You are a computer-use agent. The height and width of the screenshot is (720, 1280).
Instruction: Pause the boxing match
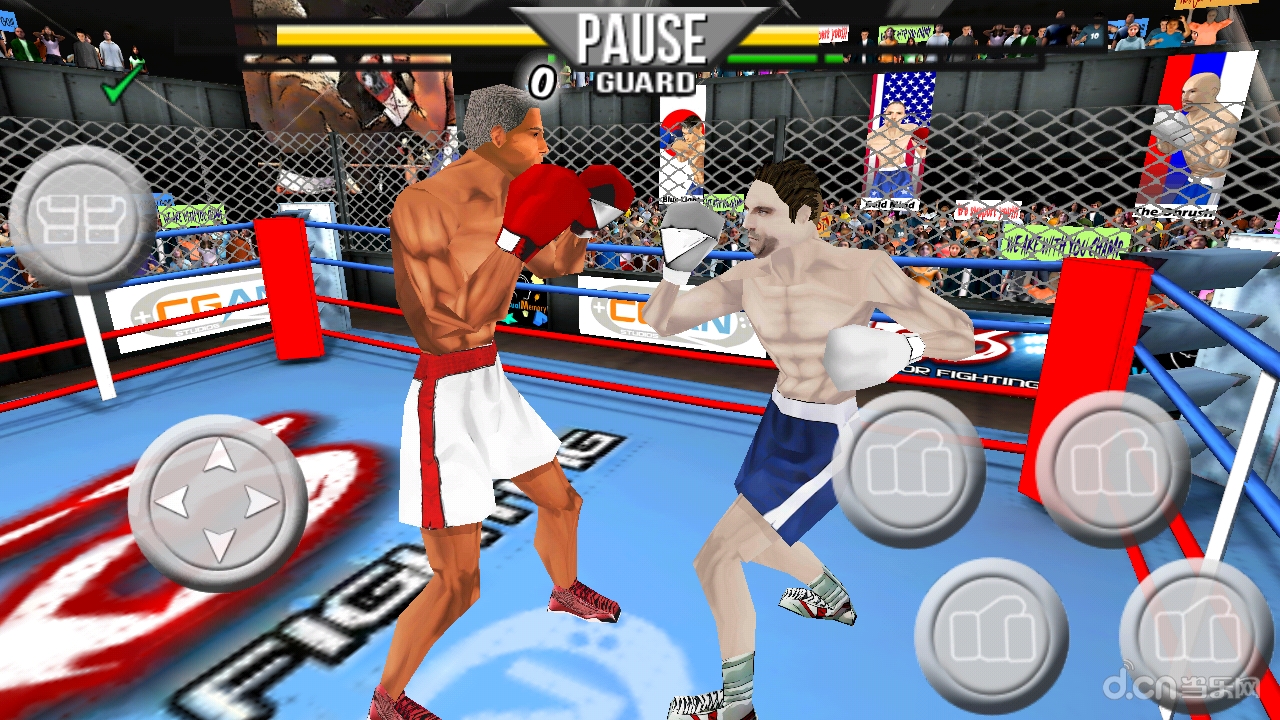tap(641, 38)
